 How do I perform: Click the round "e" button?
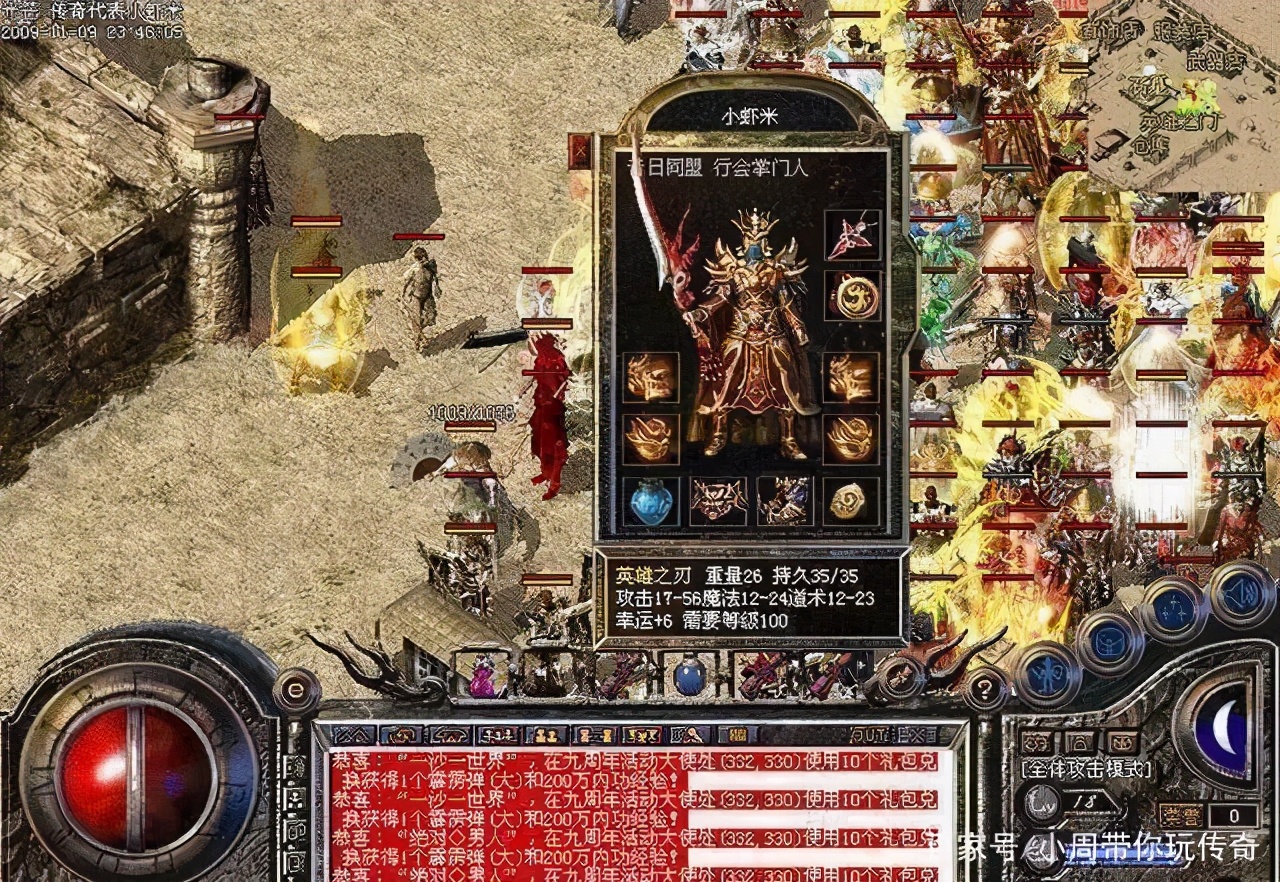pyautogui.click(x=295, y=689)
